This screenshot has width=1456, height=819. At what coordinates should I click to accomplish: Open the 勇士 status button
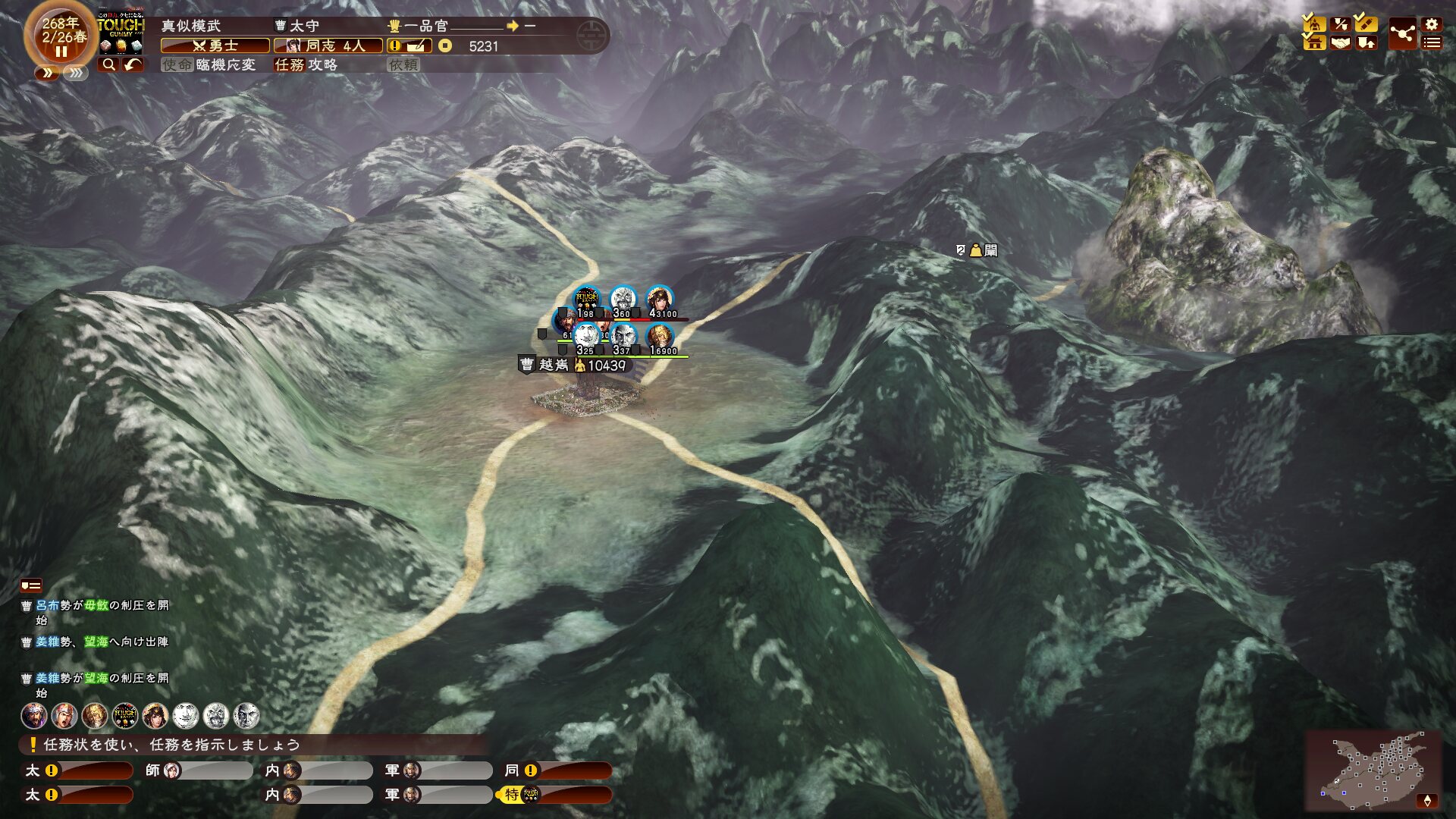pos(215,46)
